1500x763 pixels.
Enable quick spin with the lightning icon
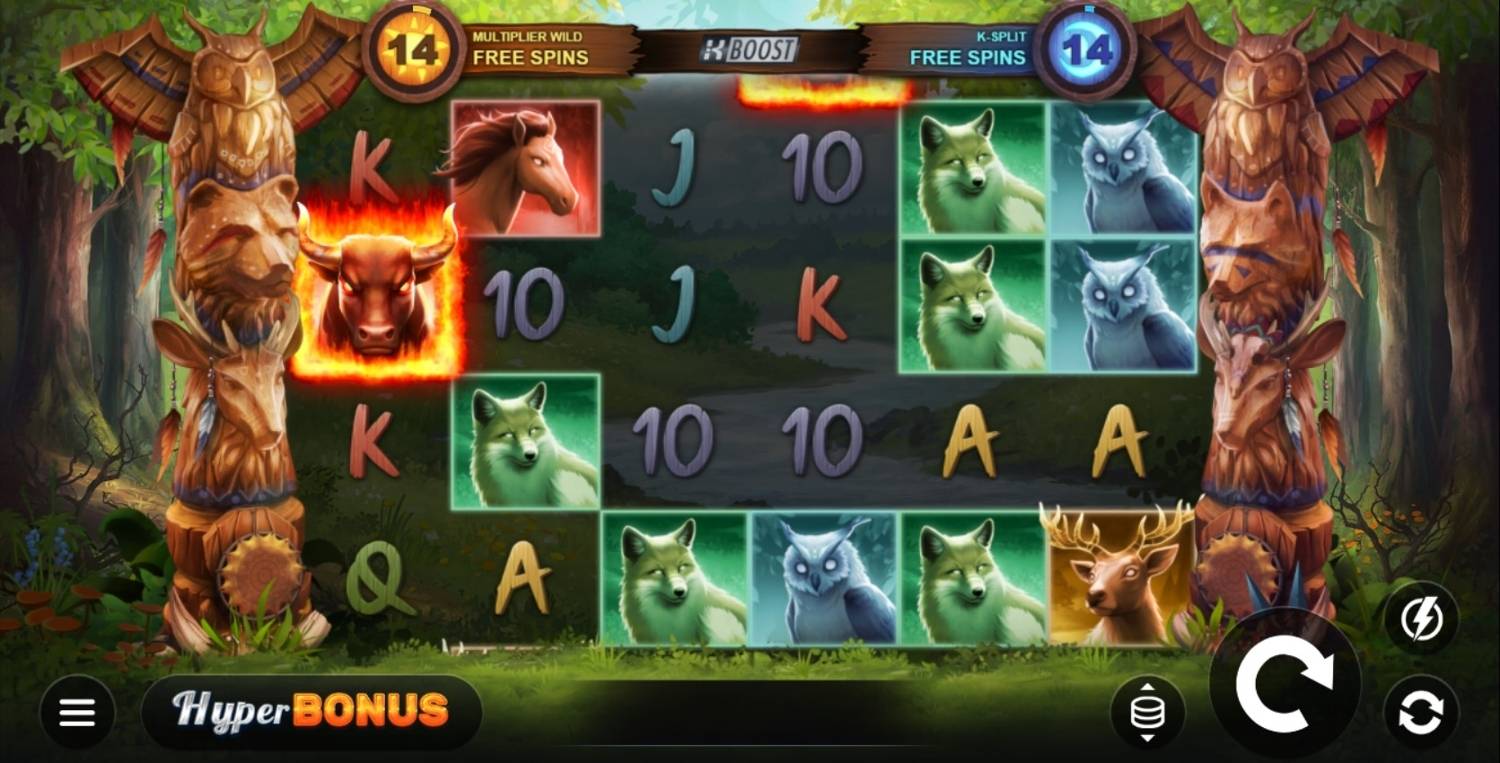(x=1427, y=616)
